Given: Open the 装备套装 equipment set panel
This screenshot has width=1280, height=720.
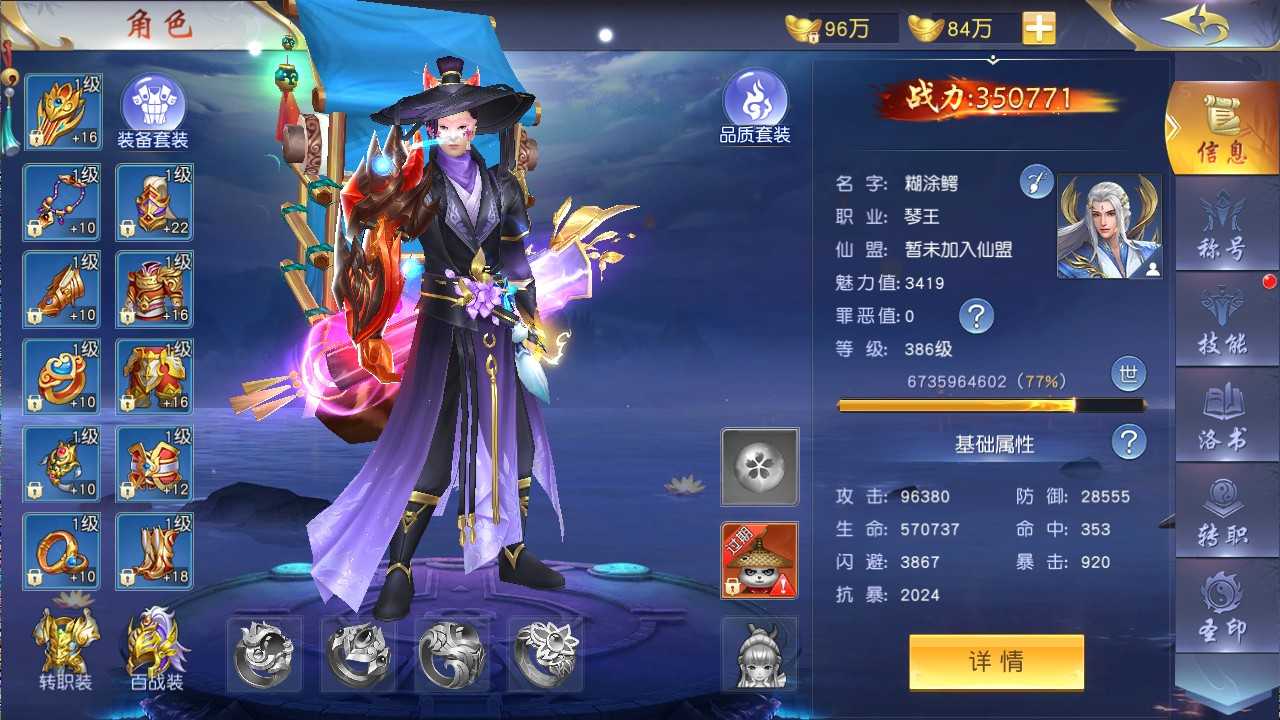Looking at the screenshot, I should tap(154, 103).
